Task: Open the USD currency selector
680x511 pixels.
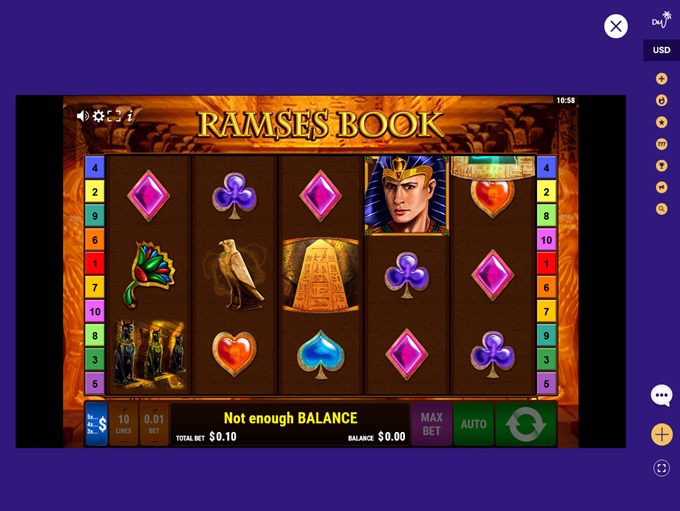Action: coord(661,50)
